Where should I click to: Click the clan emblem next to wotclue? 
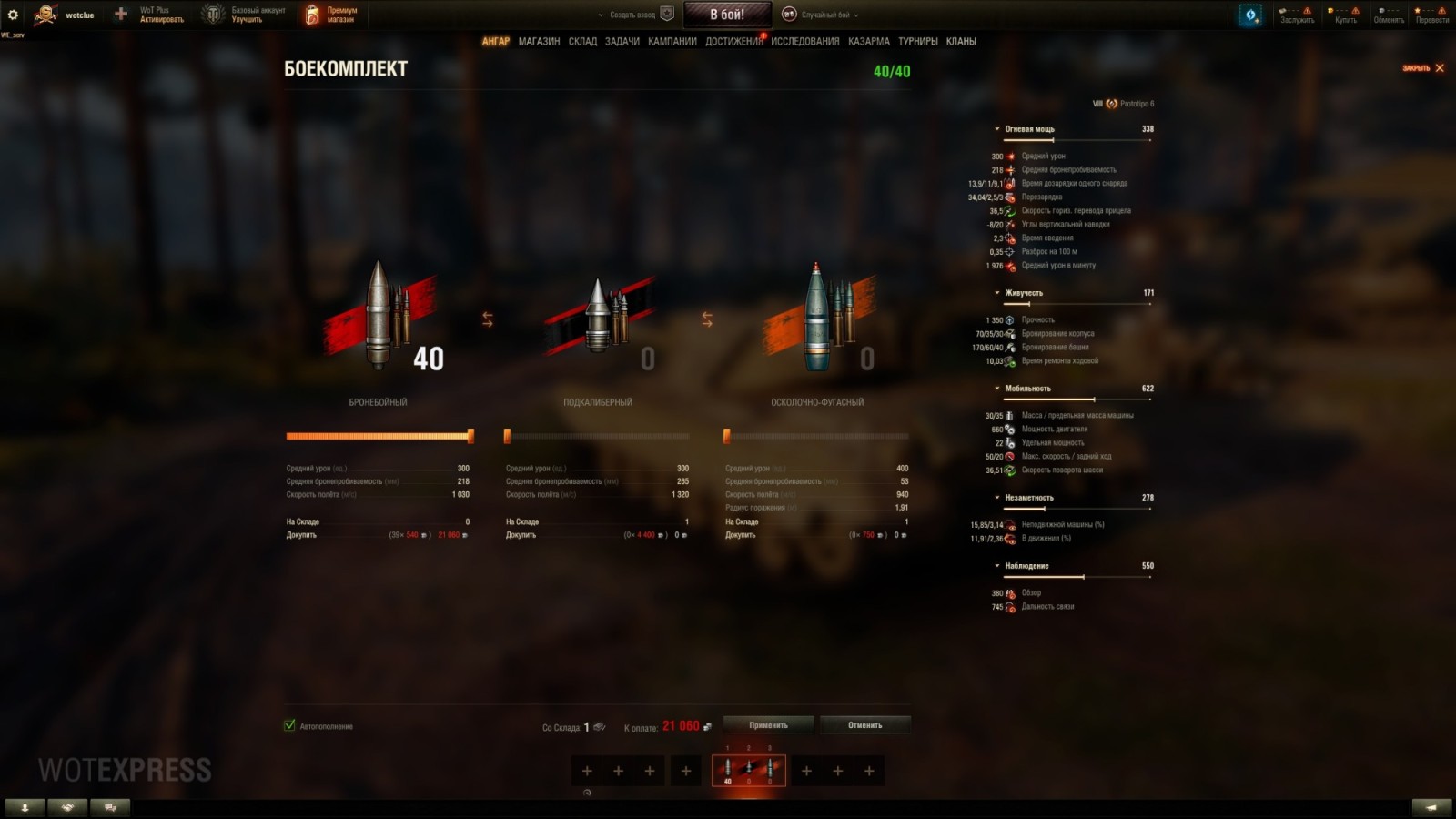coord(47,14)
